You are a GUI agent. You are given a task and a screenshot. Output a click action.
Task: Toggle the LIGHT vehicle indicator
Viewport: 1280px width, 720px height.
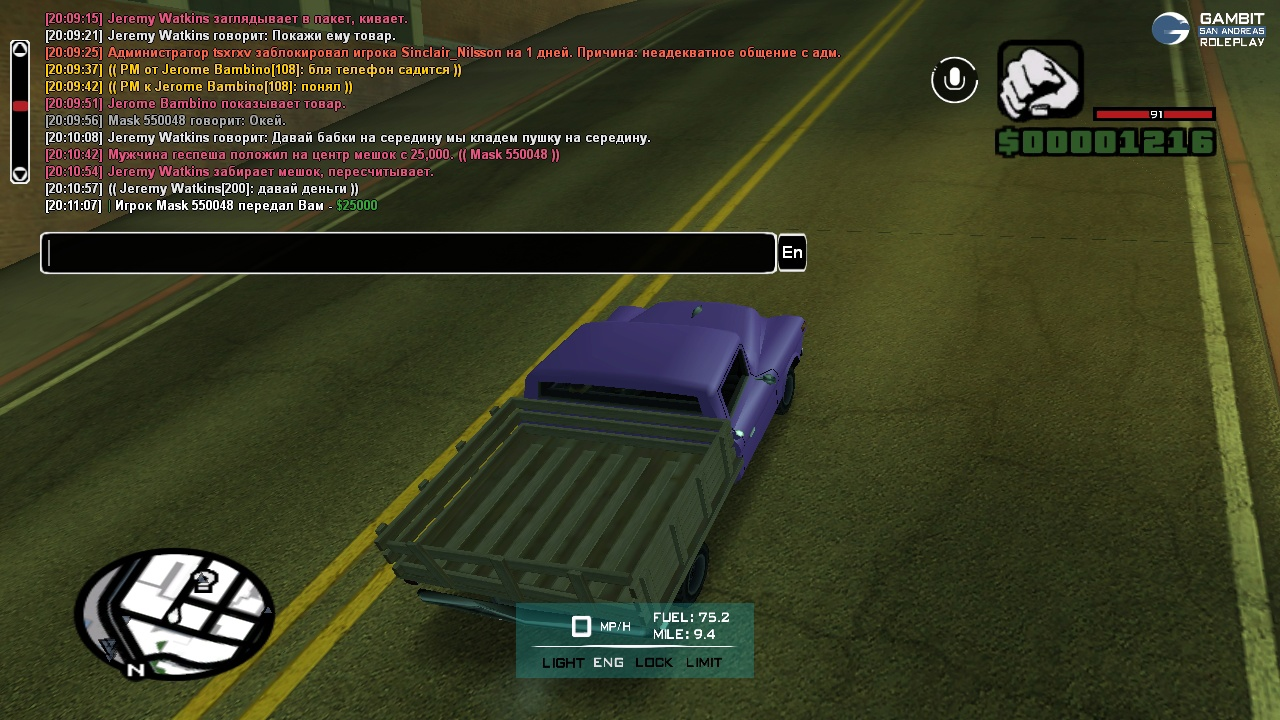click(x=563, y=663)
